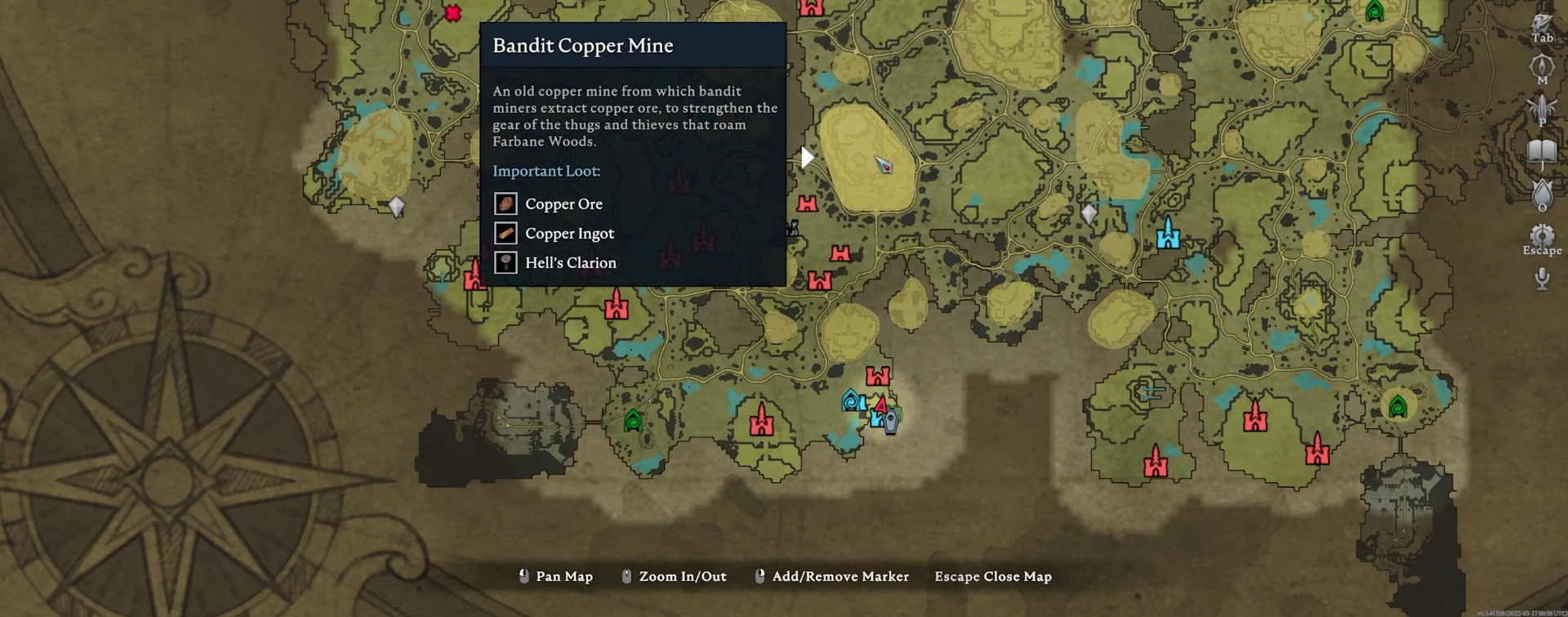Click the Add/Remove Marker control
Image resolution: width=1568 pixels, height=617 pixels.
click(841, 576)
